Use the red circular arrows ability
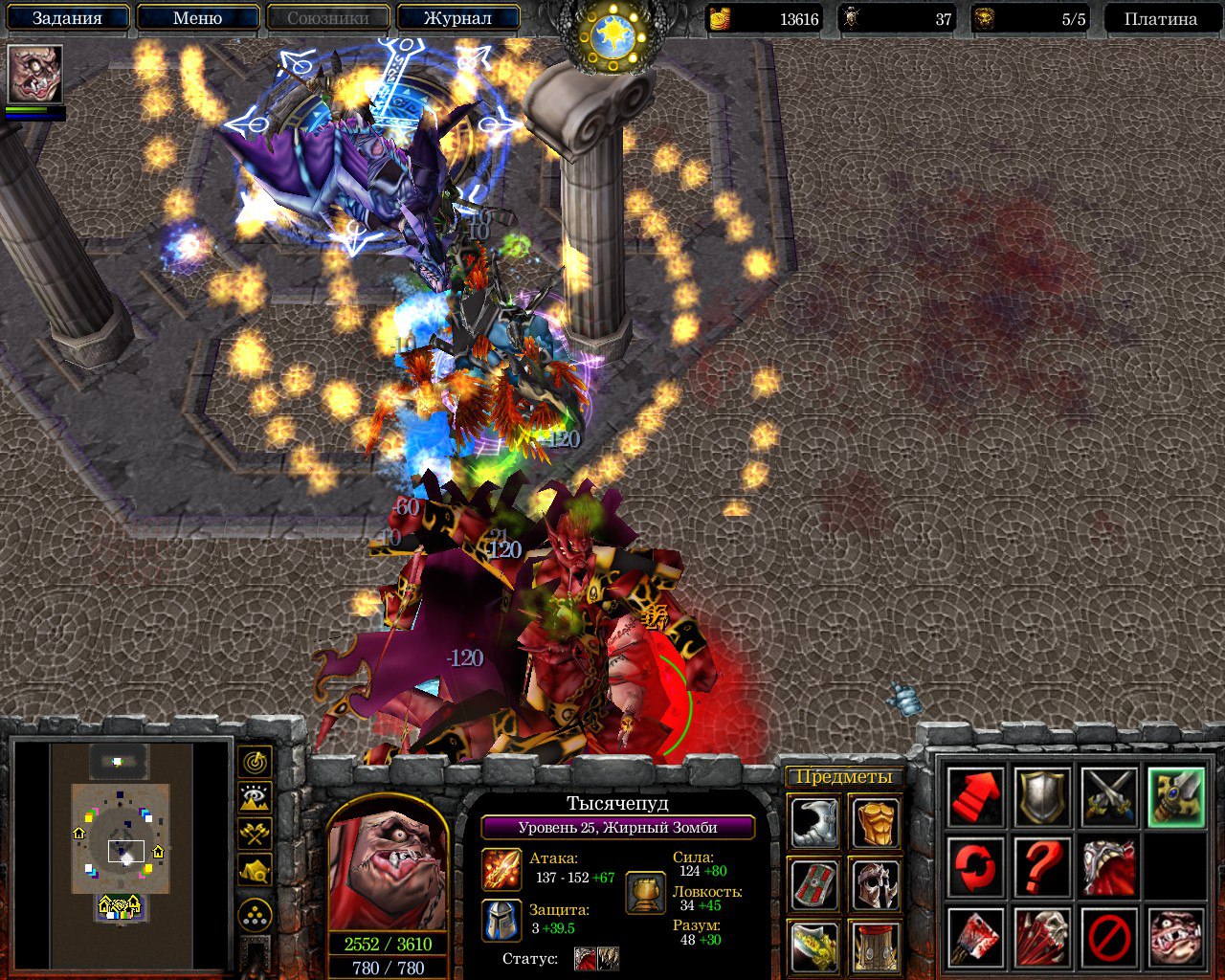1225x980 pixels. point(975,868)
